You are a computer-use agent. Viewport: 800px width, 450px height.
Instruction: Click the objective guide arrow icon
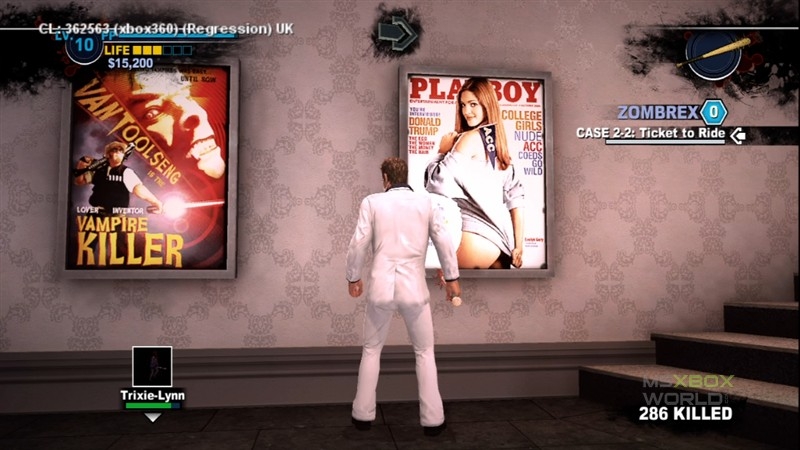(x=397, y=34)
